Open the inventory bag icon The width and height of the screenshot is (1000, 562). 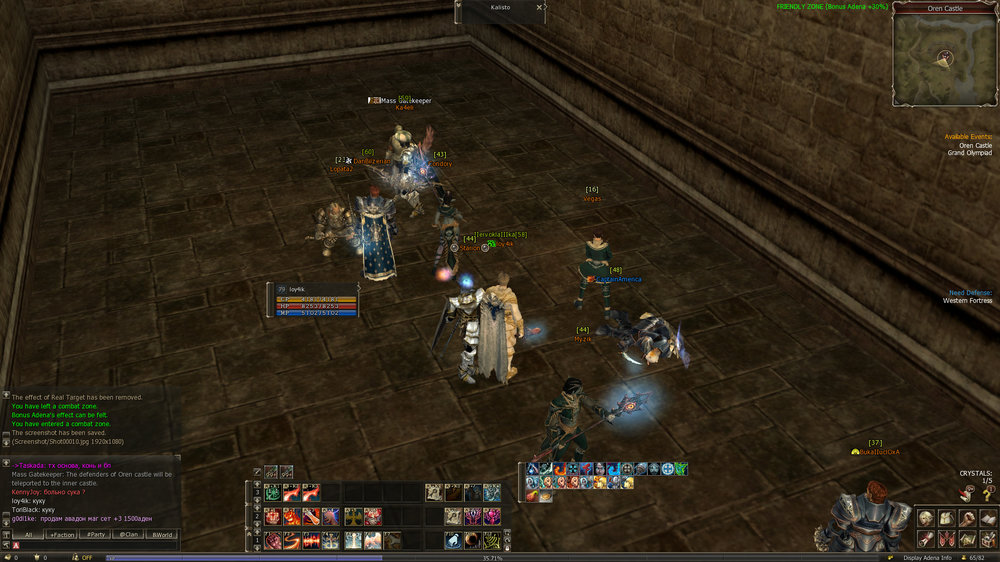tap(946, 518)
